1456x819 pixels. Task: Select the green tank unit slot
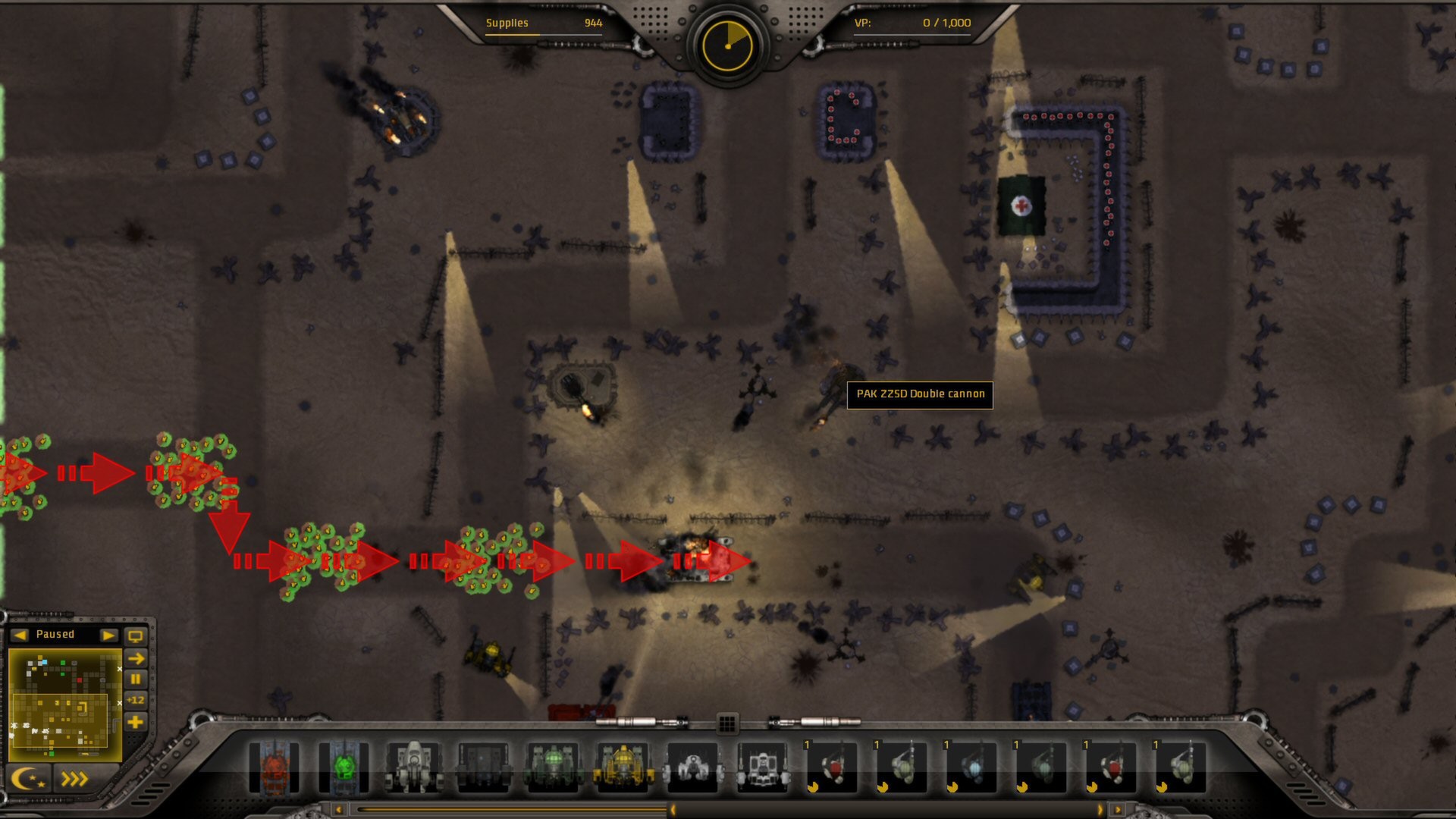(344, 768)
